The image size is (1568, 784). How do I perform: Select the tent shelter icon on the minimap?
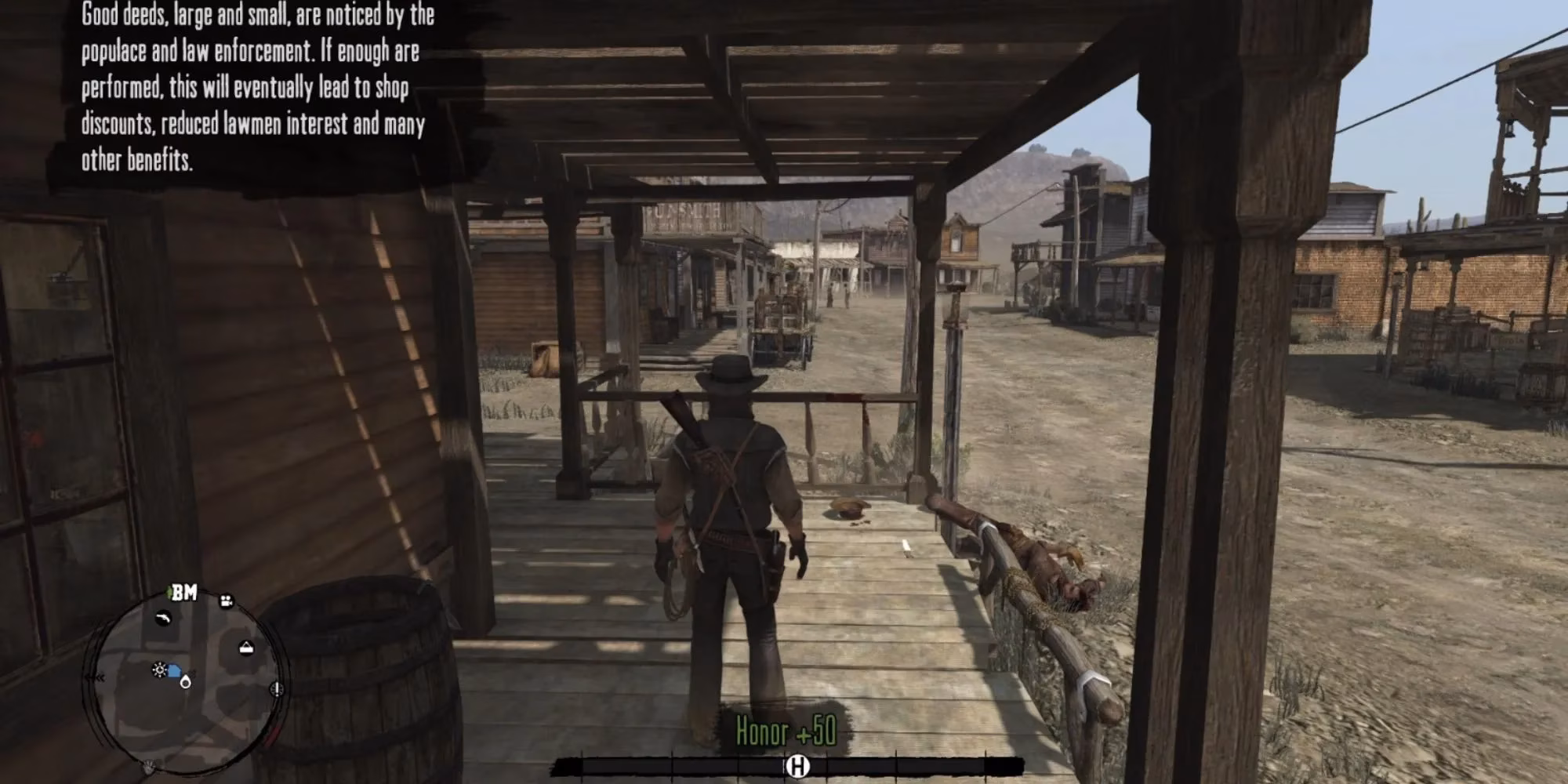(x=246, y=646)
